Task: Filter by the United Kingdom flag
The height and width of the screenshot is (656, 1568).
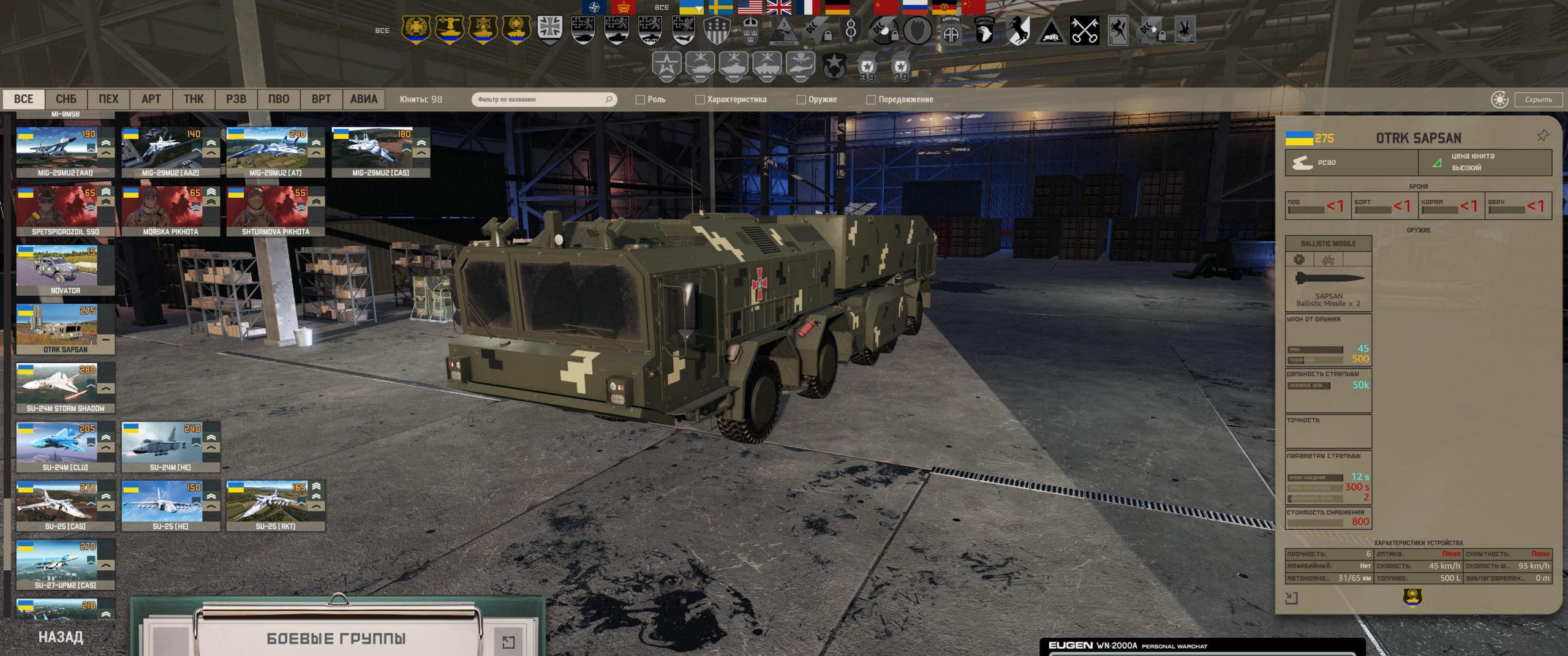Action: coord(778,7)
